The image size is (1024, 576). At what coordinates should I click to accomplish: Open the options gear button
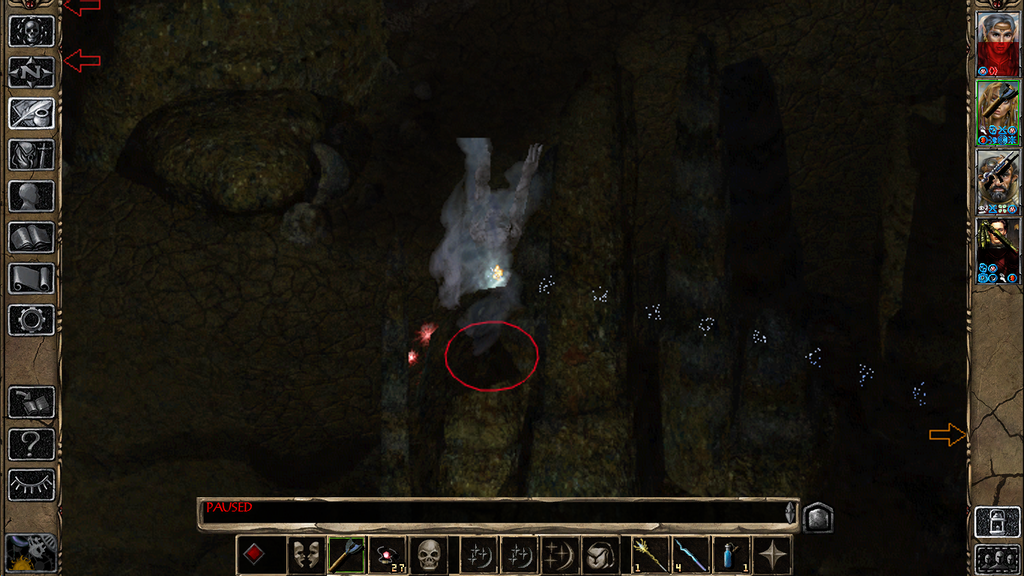coord(31,320)
